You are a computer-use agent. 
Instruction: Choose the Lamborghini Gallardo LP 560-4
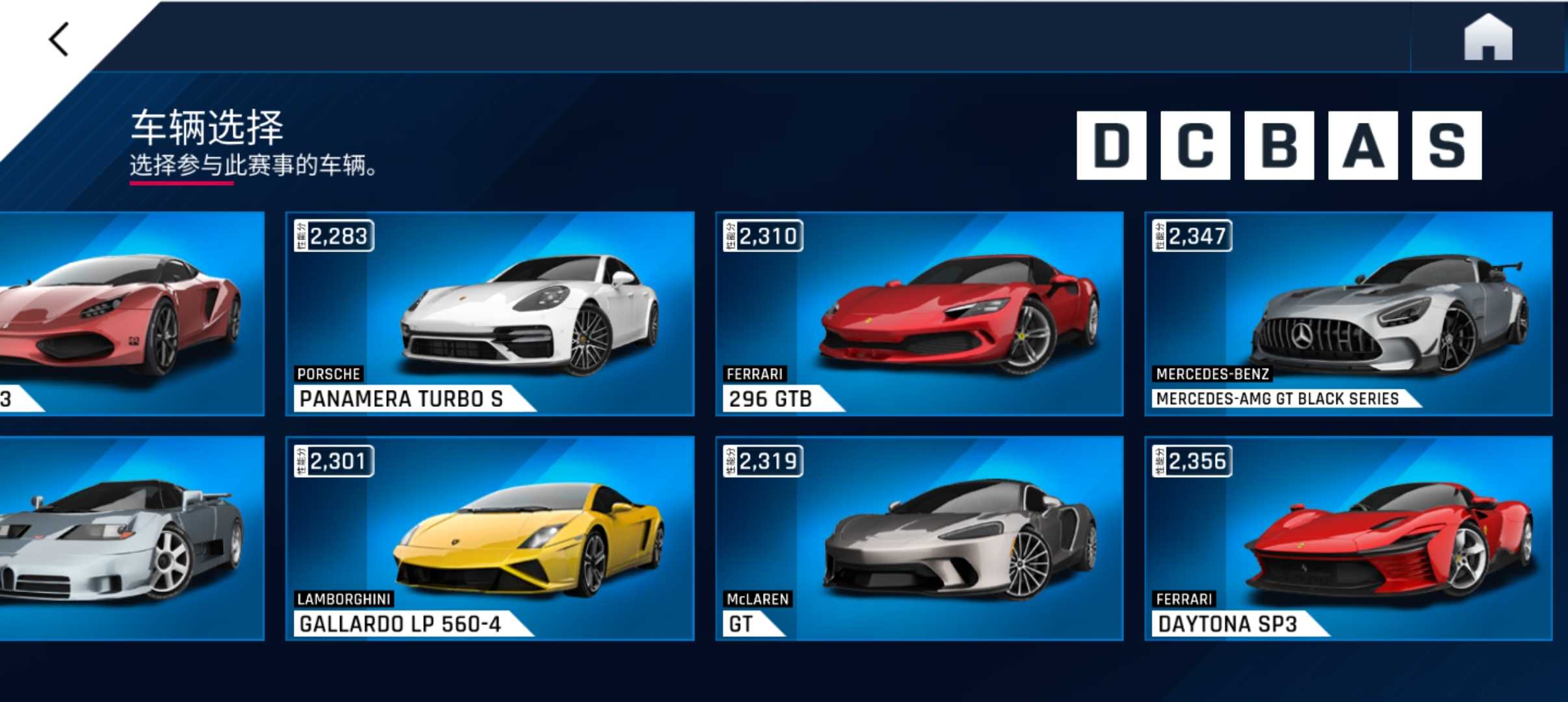click(490, 538)
